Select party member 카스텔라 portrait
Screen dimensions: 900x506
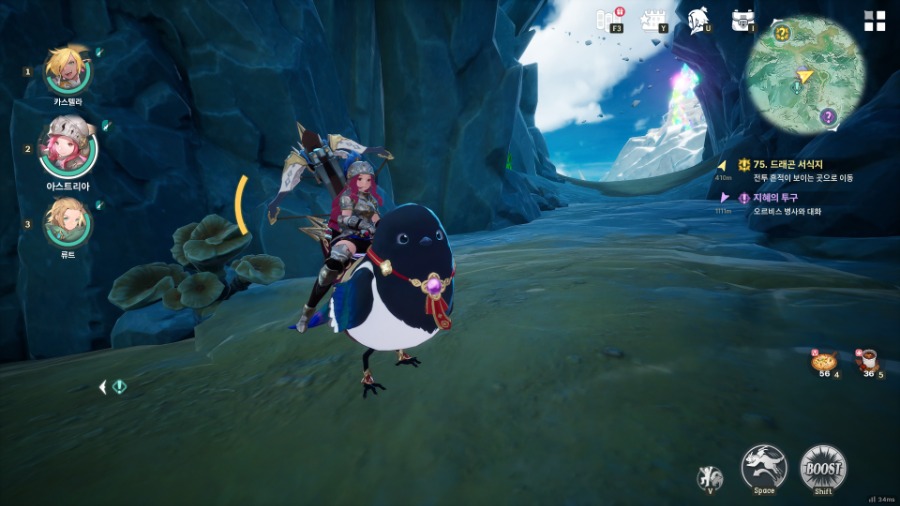[68, 69]
